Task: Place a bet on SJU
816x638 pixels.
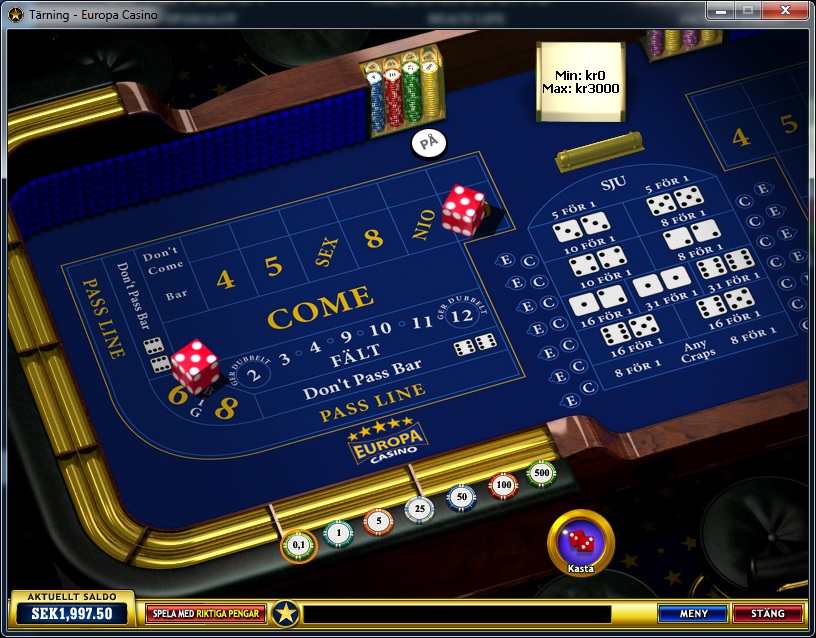Action: coord(612,183)
